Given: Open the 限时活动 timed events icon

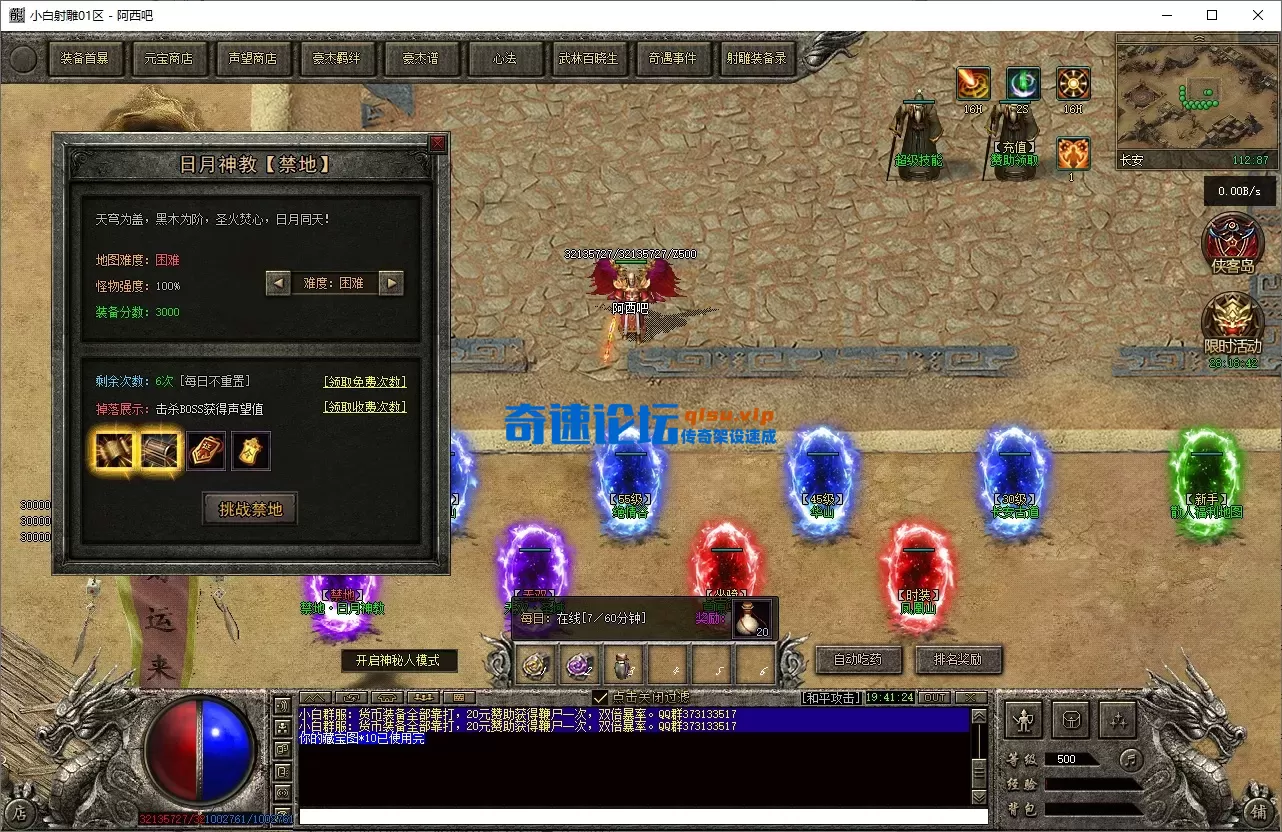Looking at the screenshot, I should [1232, 323].
